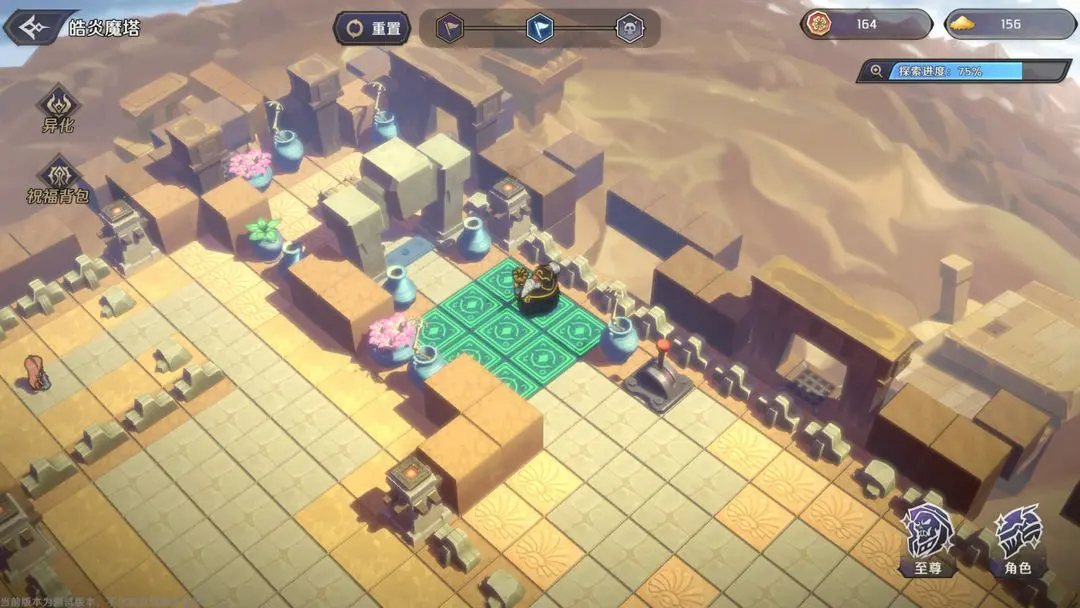Image resolution: width=1080 pixels, height=608 pixels.
Task: Click the magnifier exploration progress icon
Action: point(877,71)
